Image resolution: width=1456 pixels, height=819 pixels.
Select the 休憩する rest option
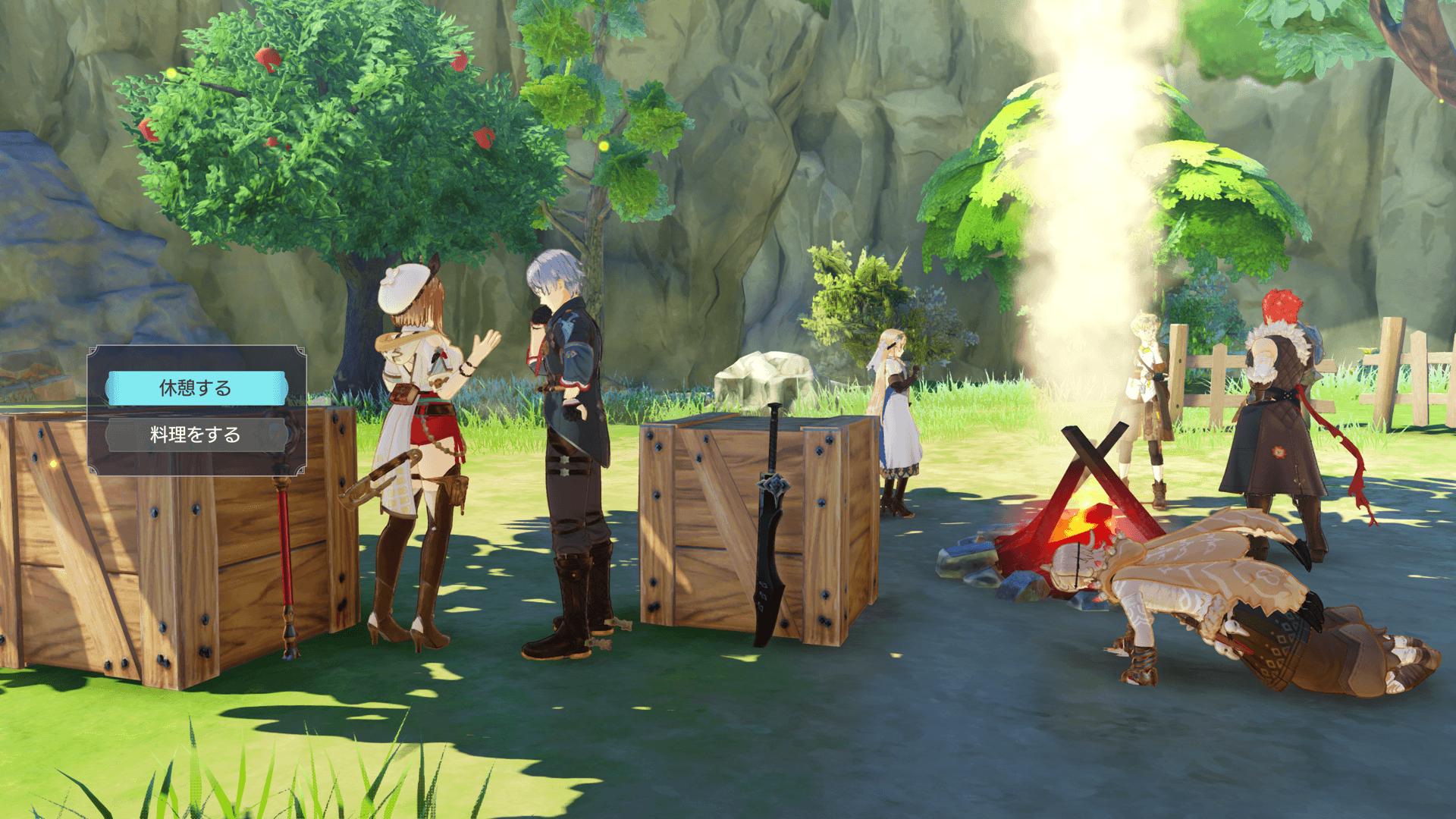pos(196,388)
